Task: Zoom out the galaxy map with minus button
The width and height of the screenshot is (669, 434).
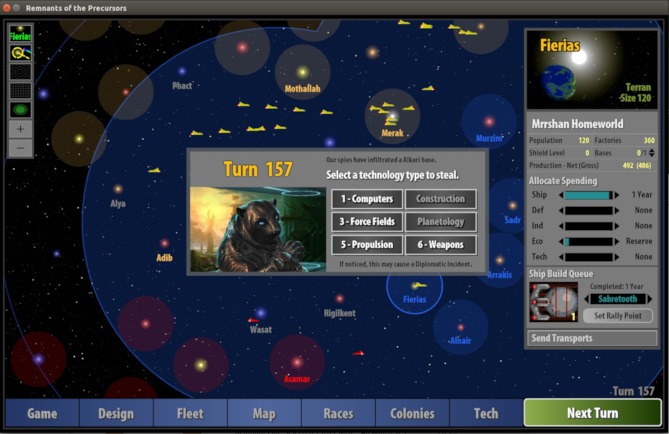Action: coord(20,147)
